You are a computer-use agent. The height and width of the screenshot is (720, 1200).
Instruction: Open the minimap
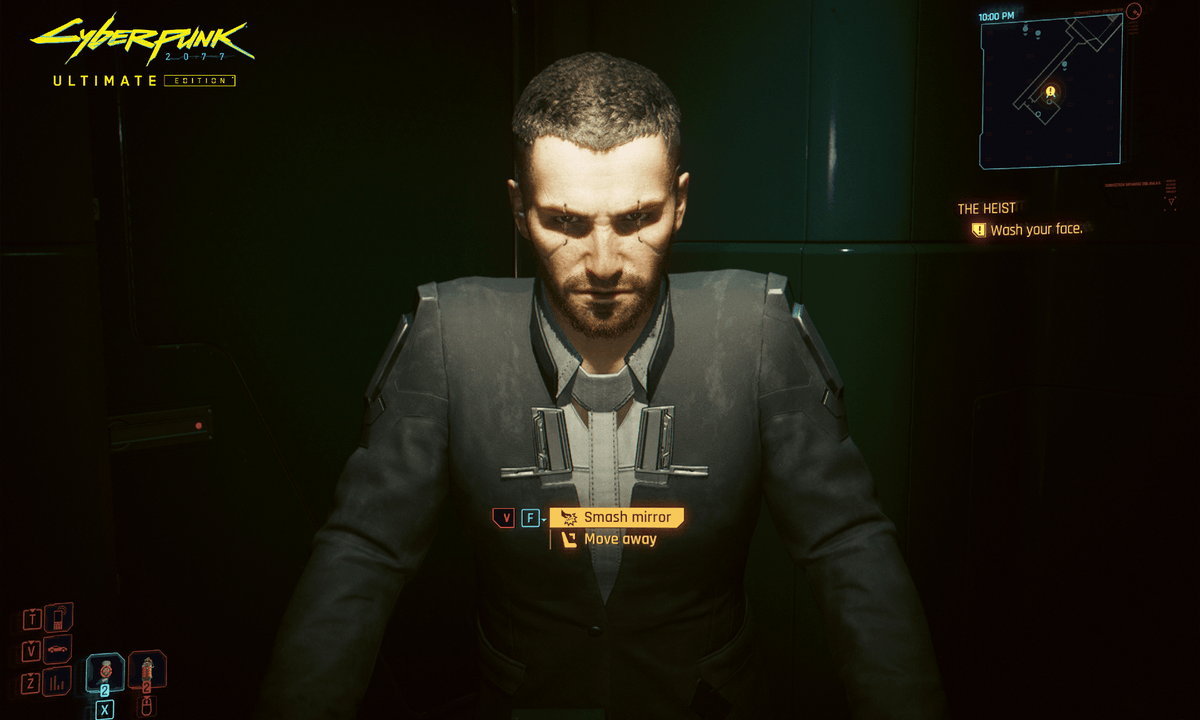1049,92
